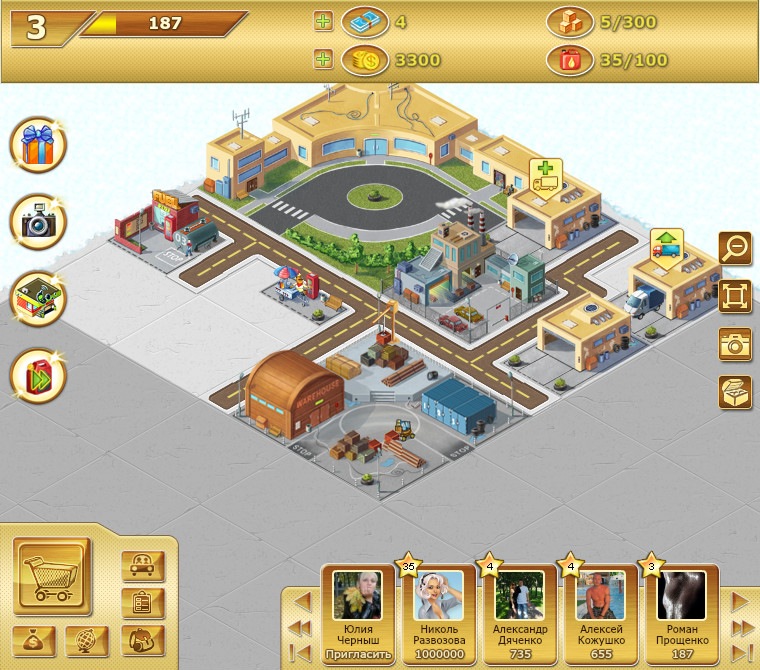Select friend Роман Прощенко
This screenshot has height=670, width=760.
(x=684, y=605)
